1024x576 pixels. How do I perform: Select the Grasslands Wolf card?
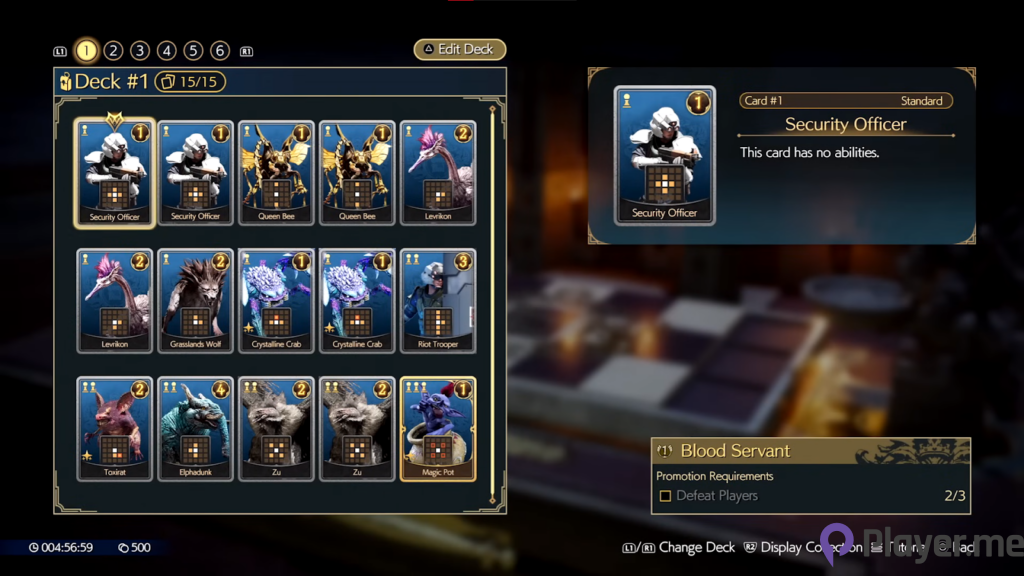196,301
